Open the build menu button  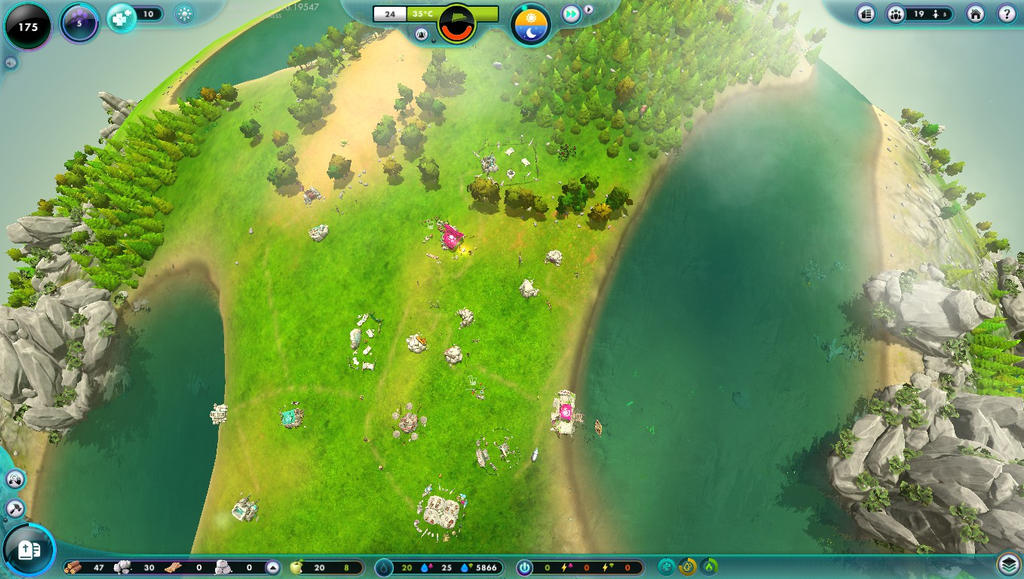(x=28, y=549)
